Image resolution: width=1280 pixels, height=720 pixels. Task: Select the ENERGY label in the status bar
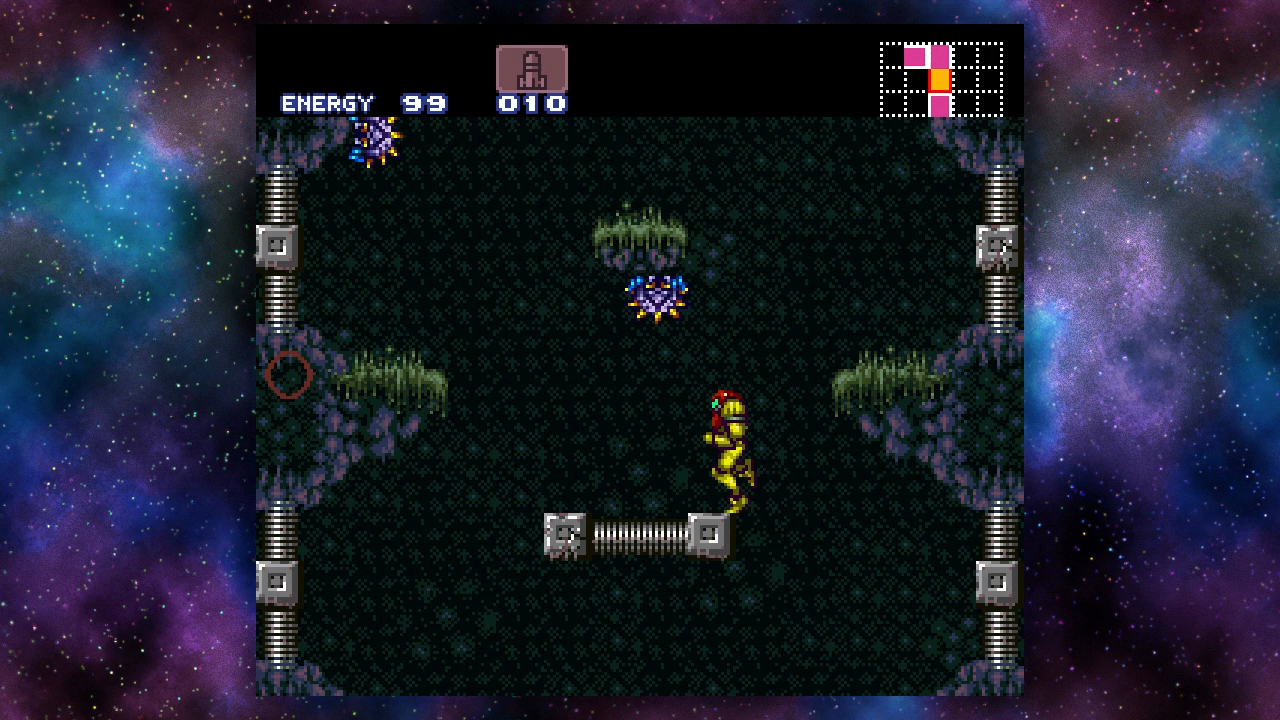328,102
